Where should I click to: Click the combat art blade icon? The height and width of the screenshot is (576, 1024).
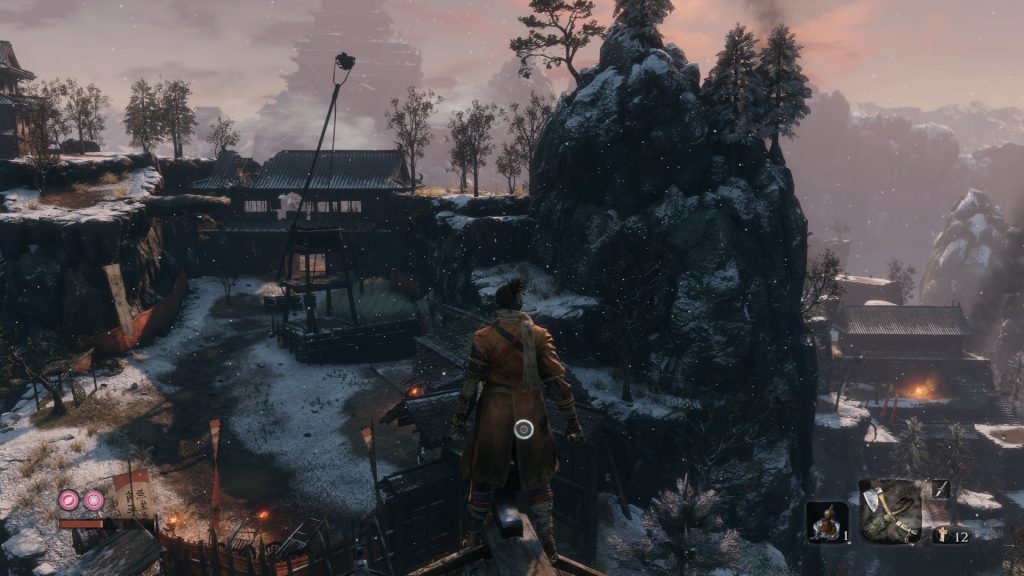click(941, 488)
